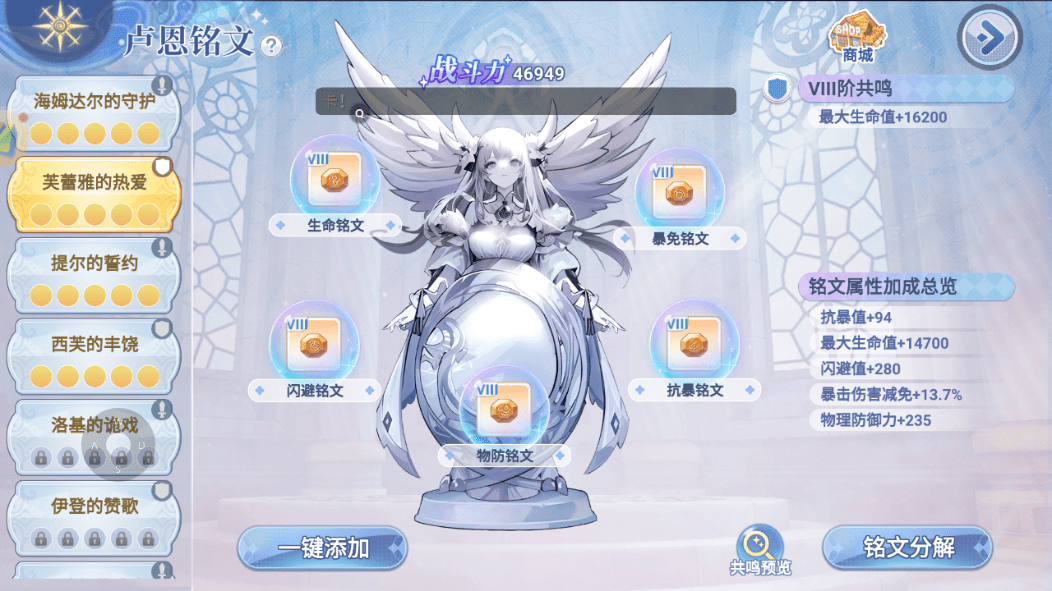This screenshot has width=1052, height=591.
Task: Show the 共鸣预览 resonance preview
Action: [759, 551]
